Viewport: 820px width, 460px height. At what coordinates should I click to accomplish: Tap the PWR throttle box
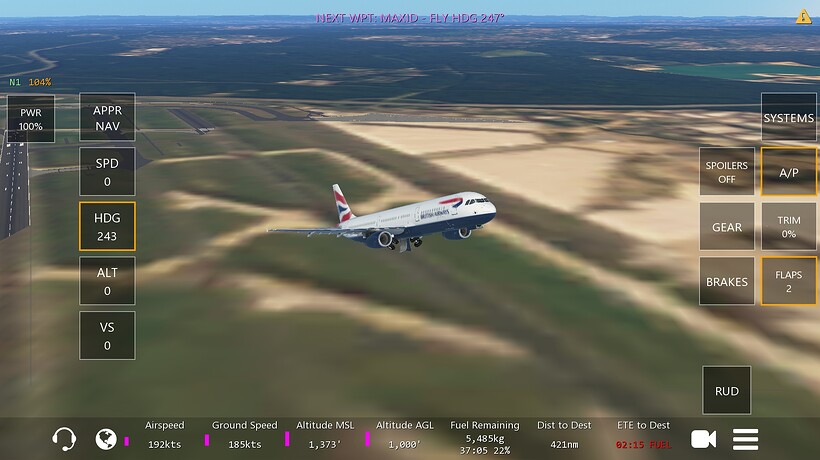(31, 119)
